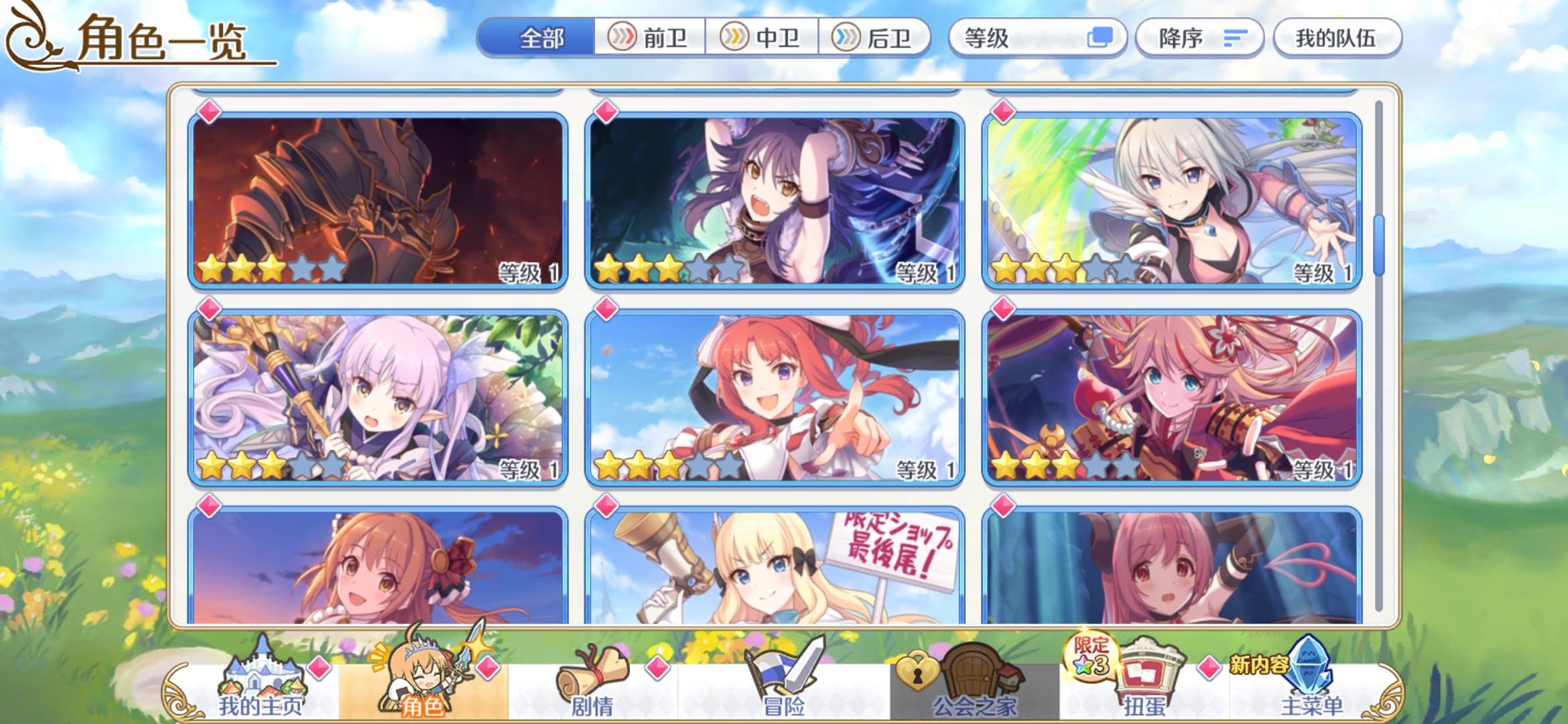The height and width of the screenshot is (724, 1568).
Task: Switch to the 前卫 vanguard tab
Action: tap(648, 38)
